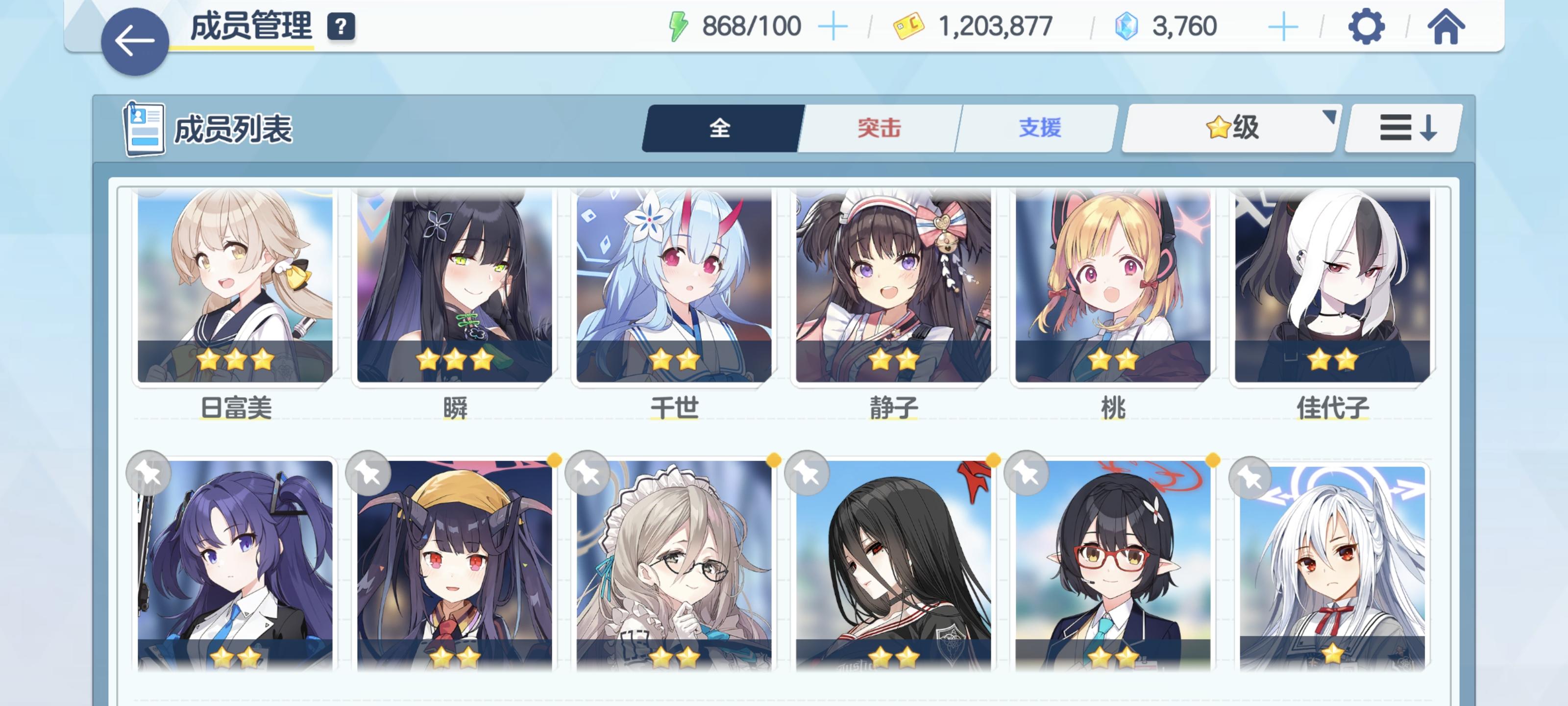Tap the home icon in the top bar

point(1447,25)
